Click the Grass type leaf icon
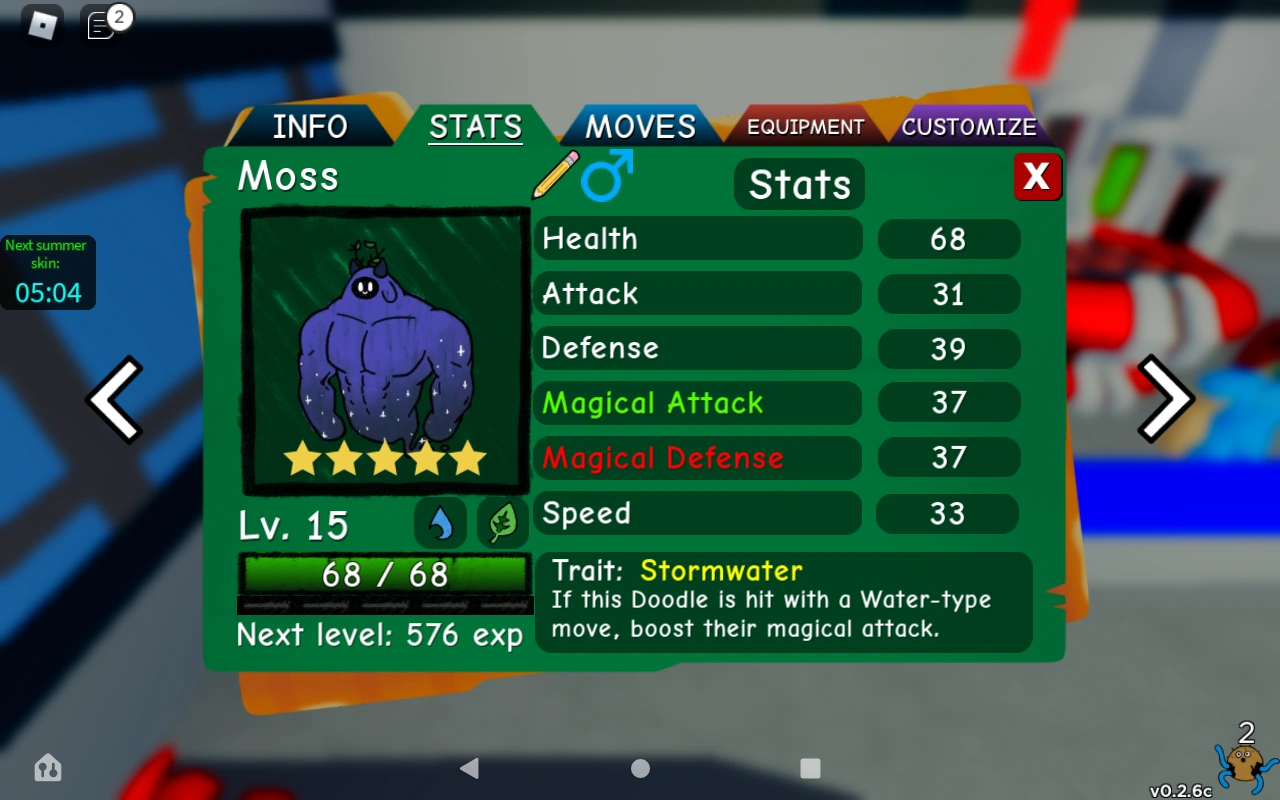Image resolution: width=1280 pixels, height=800 pixels. [502, 522]
